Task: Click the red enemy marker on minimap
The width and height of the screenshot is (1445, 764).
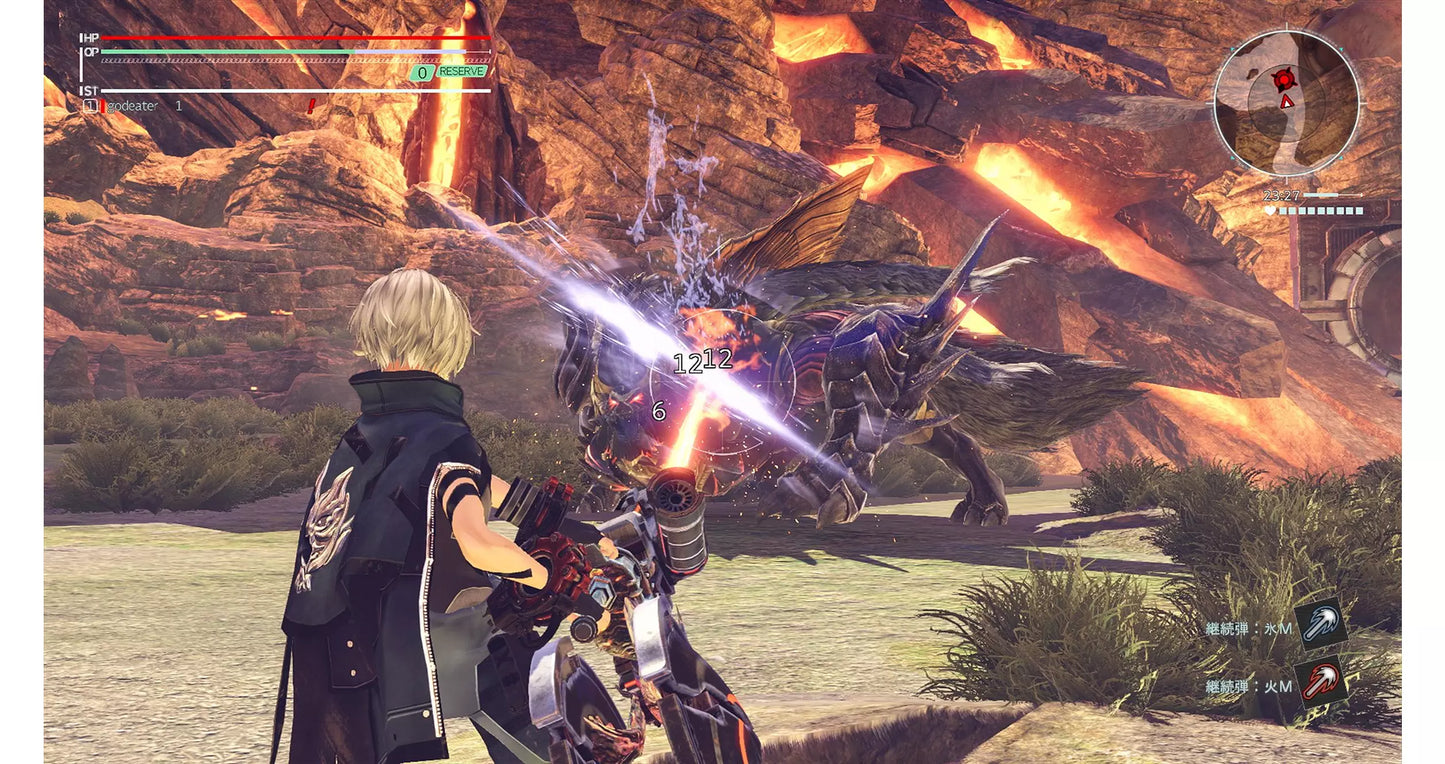Action: point(1283,78)
